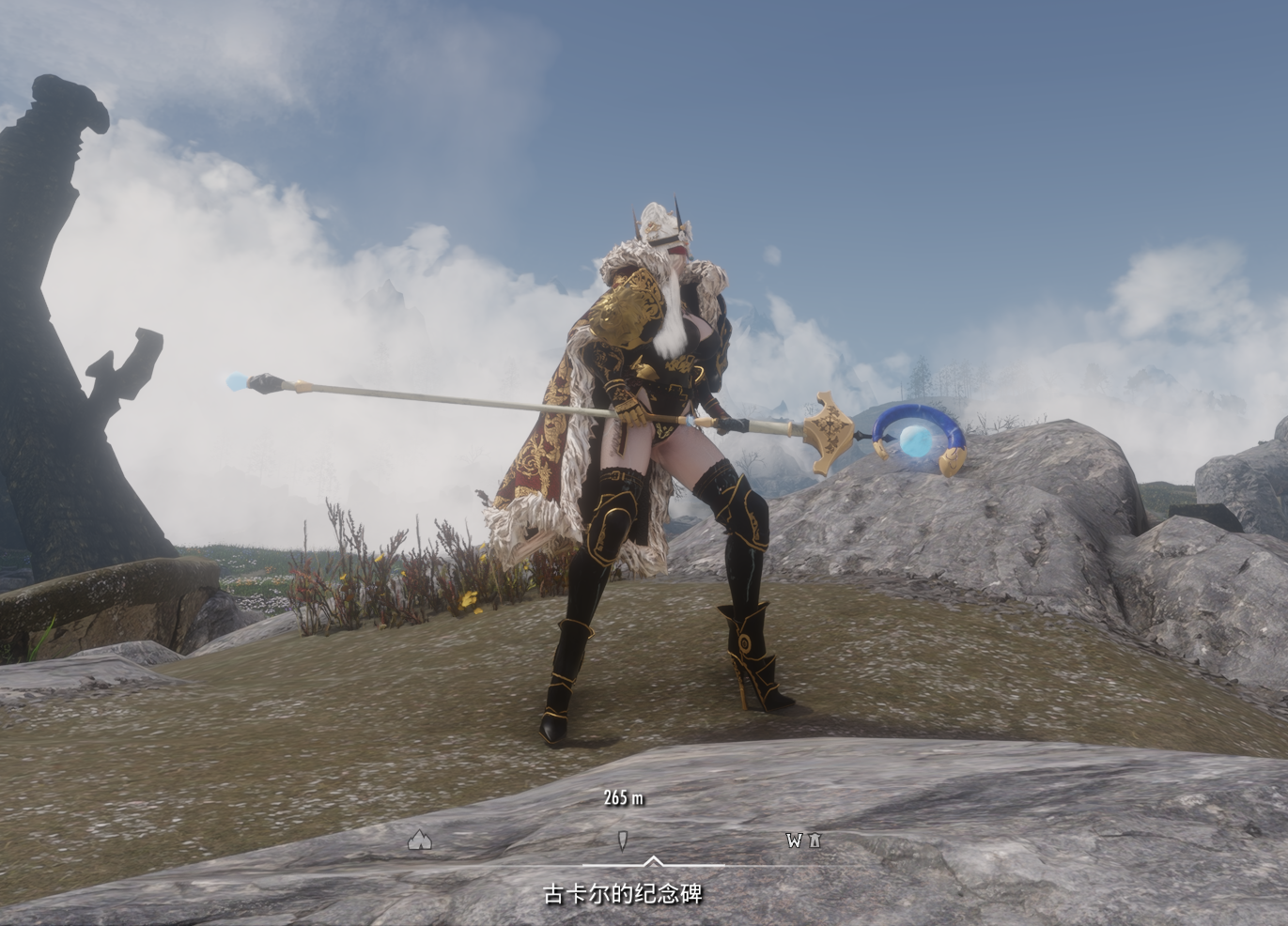This screenshot has height=926, width=1288.
Task: Click the tower marker beside the W
Action: pyautogui.click(x=815, y=841)
